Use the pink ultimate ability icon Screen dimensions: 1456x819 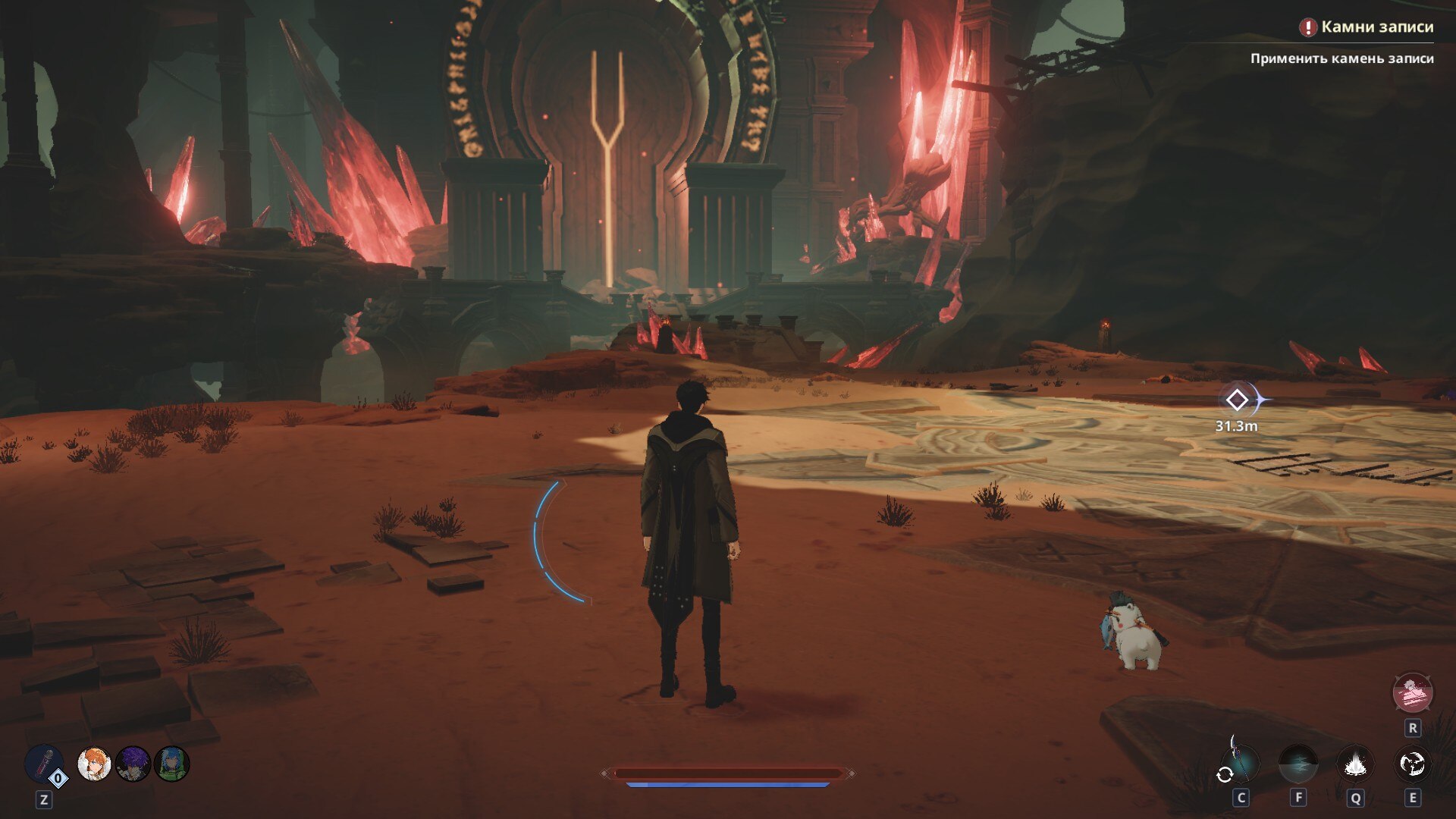(x=1412, y=692)
